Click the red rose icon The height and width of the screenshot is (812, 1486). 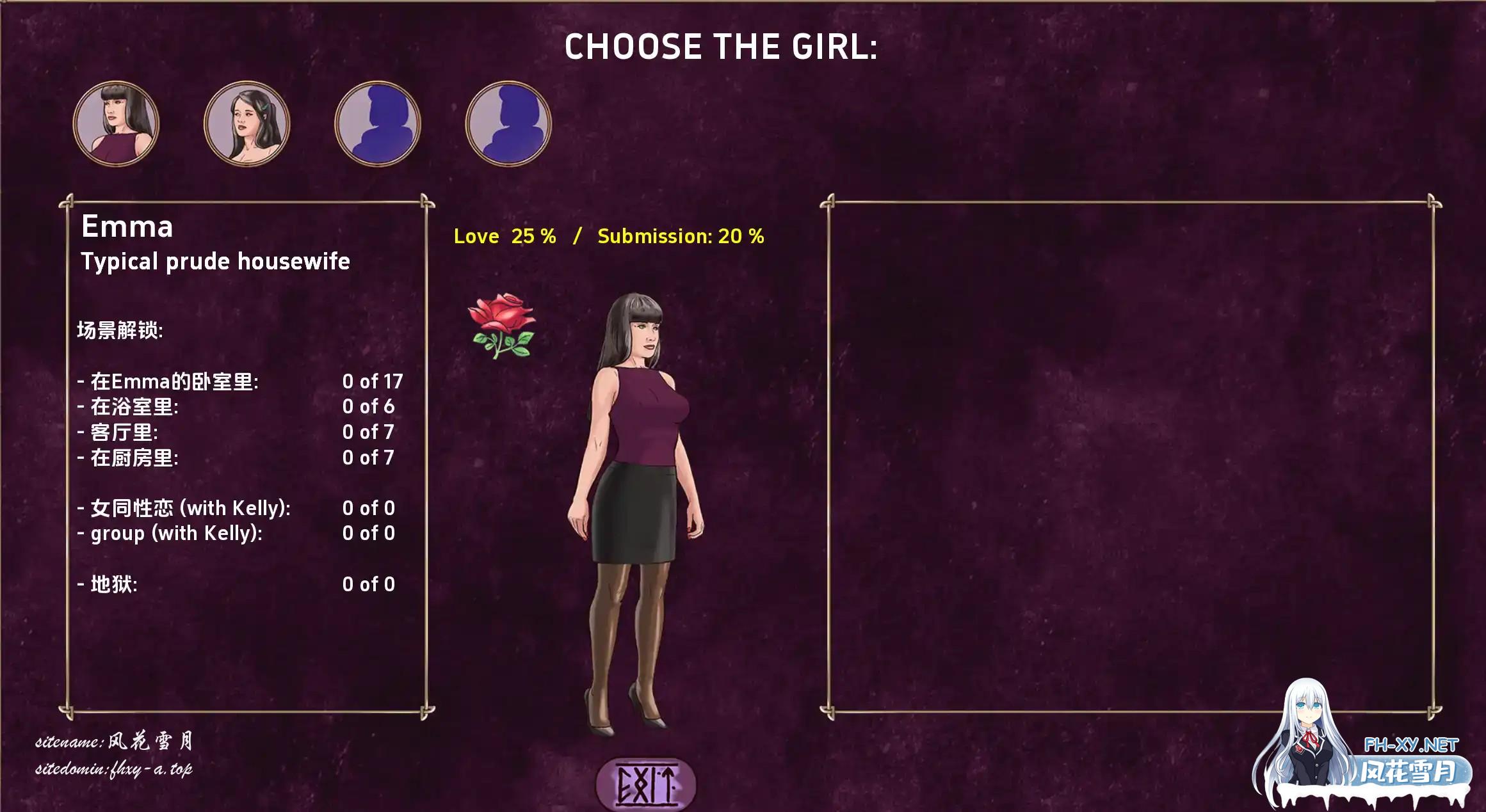tap(502, 325)
